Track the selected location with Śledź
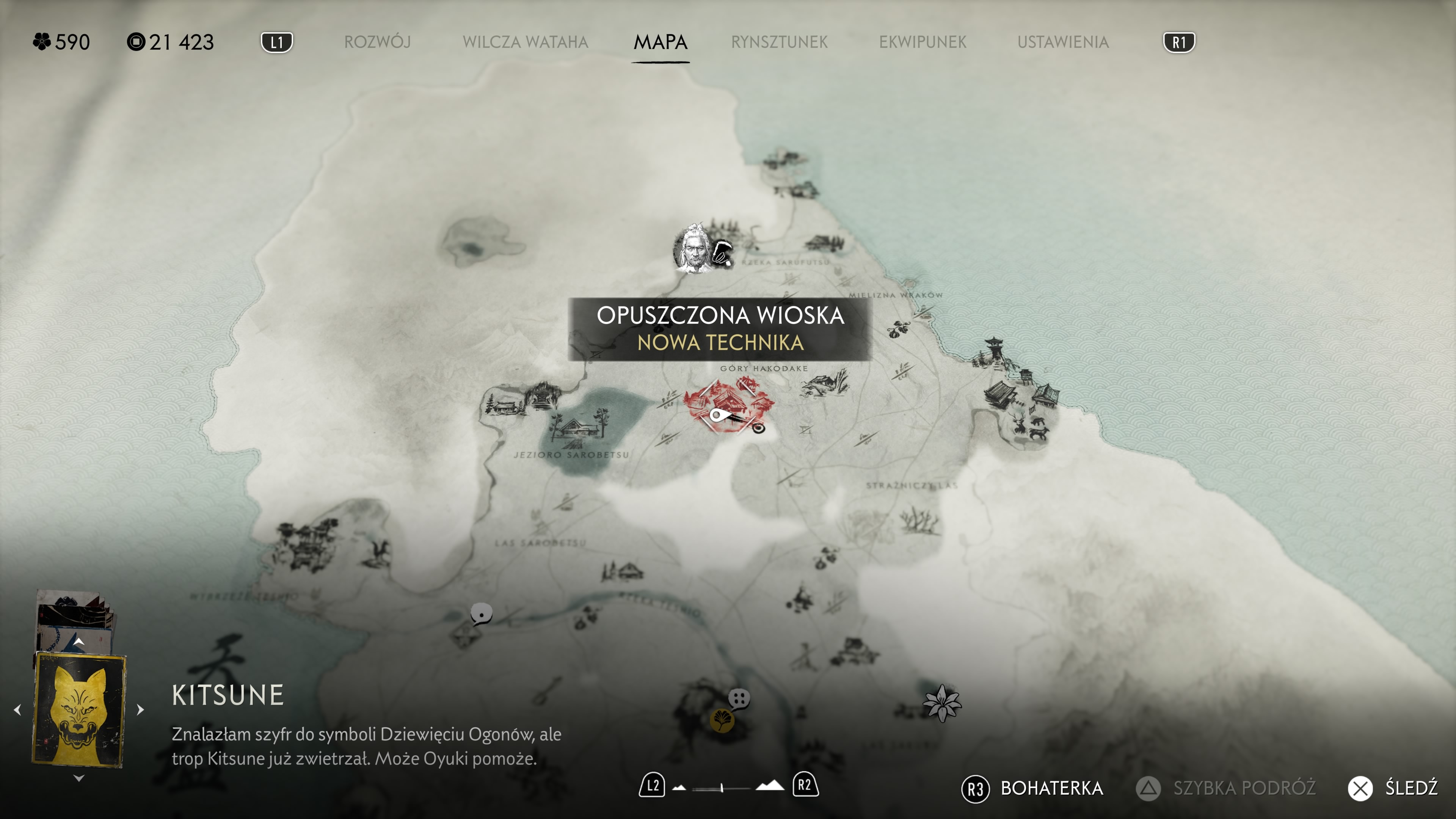This screenshot has height=819, width=1456. tap(1393, 788)
